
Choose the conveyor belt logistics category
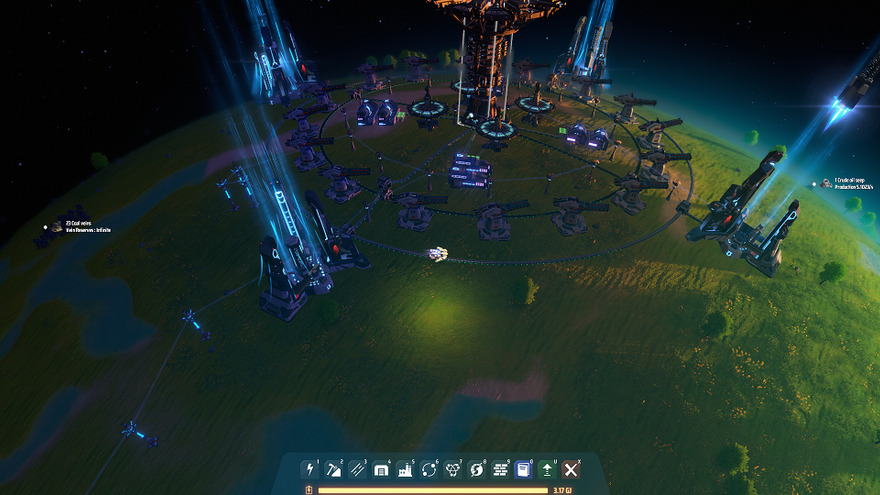point(357,469)
